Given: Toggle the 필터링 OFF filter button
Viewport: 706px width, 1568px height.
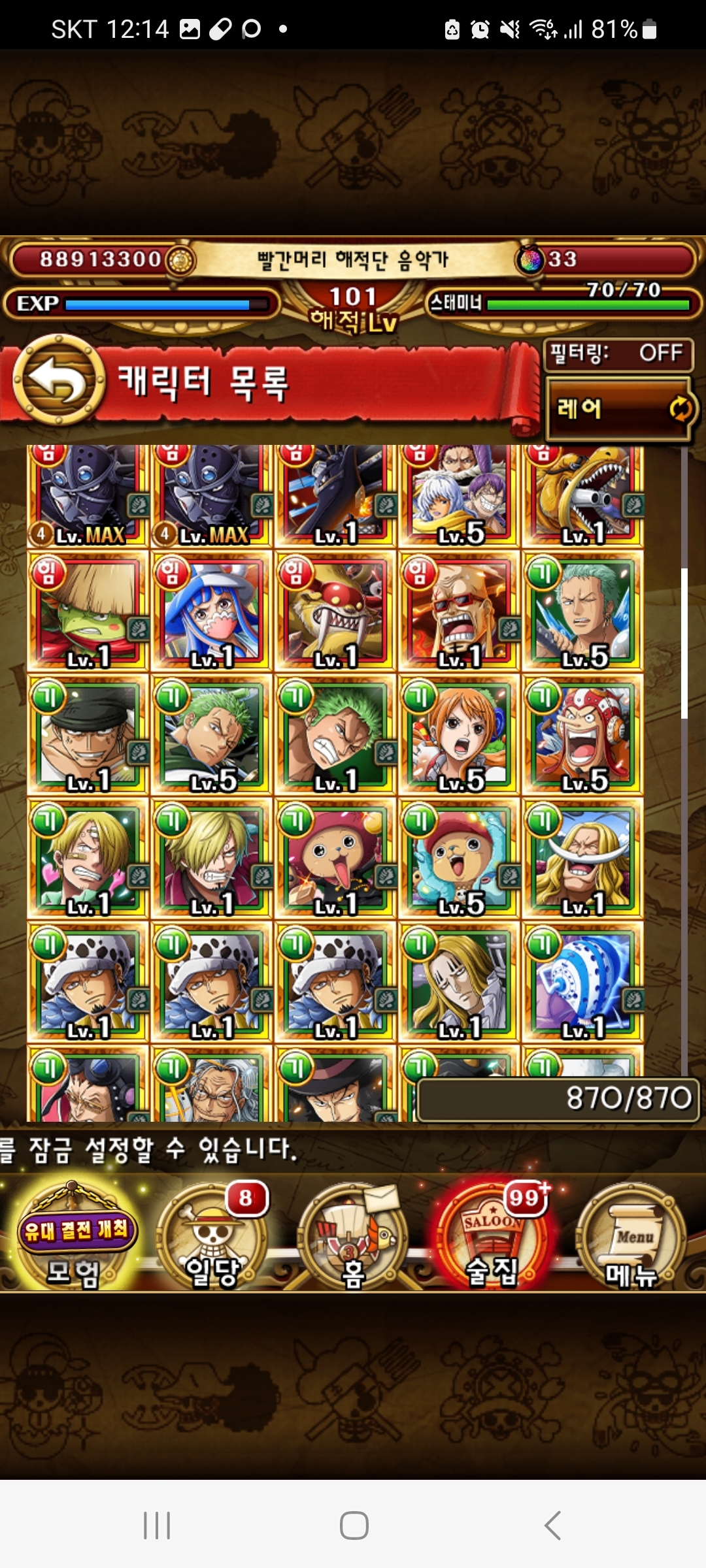Looking at the screenshot, I should point(617,354).
